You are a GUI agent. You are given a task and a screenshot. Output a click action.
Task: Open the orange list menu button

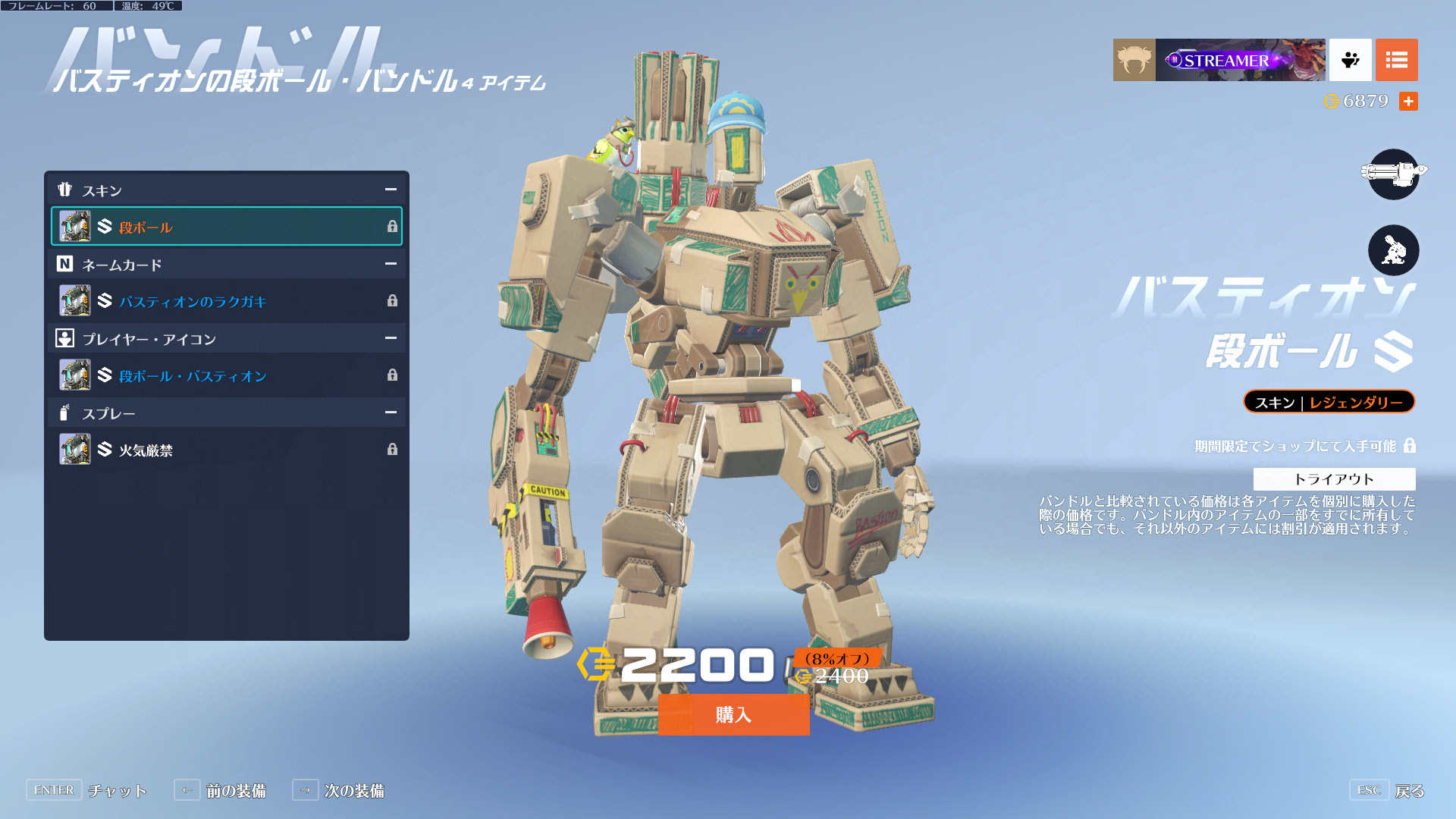tap(1396, 60)
